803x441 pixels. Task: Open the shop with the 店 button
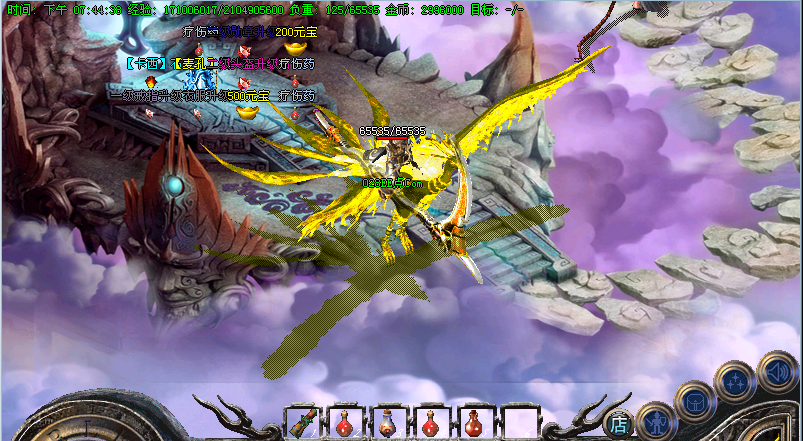[x=619, y=423]
